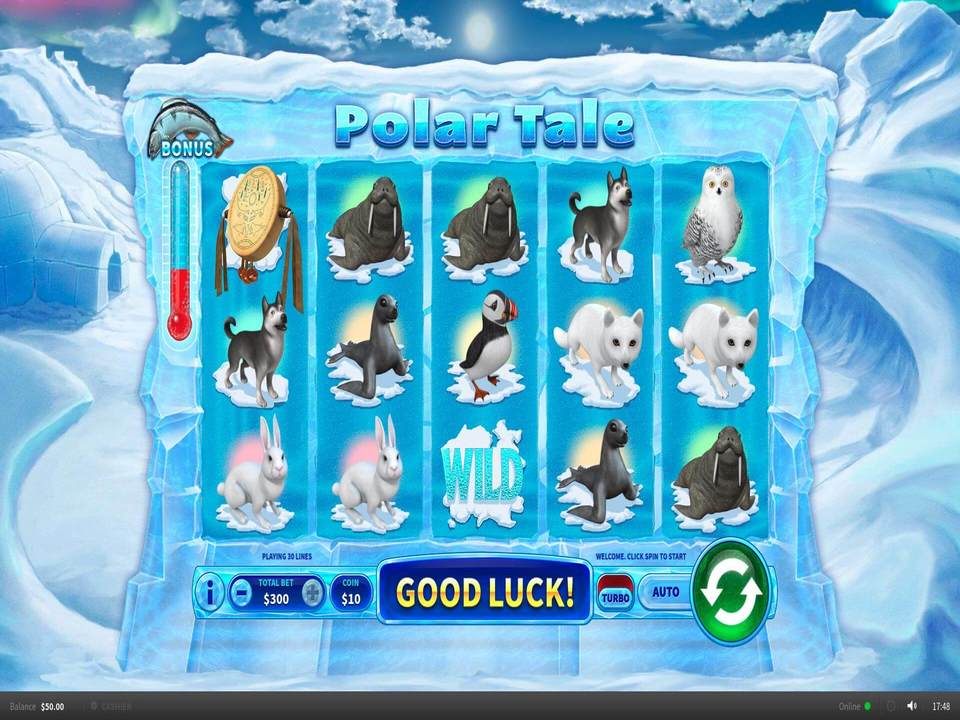Open the info paytable button
Viewport: 960px width, 720px height.
[211, 593]
